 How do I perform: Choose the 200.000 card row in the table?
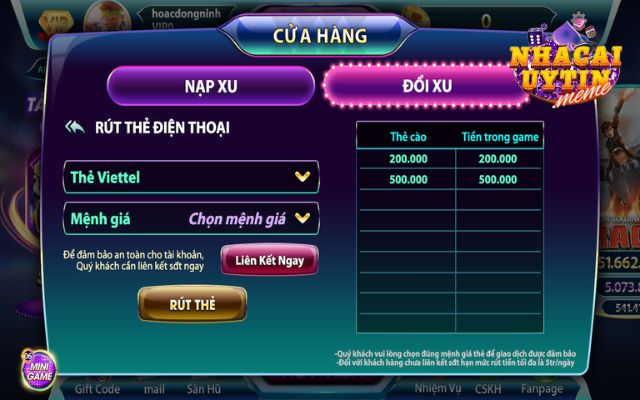450,158
